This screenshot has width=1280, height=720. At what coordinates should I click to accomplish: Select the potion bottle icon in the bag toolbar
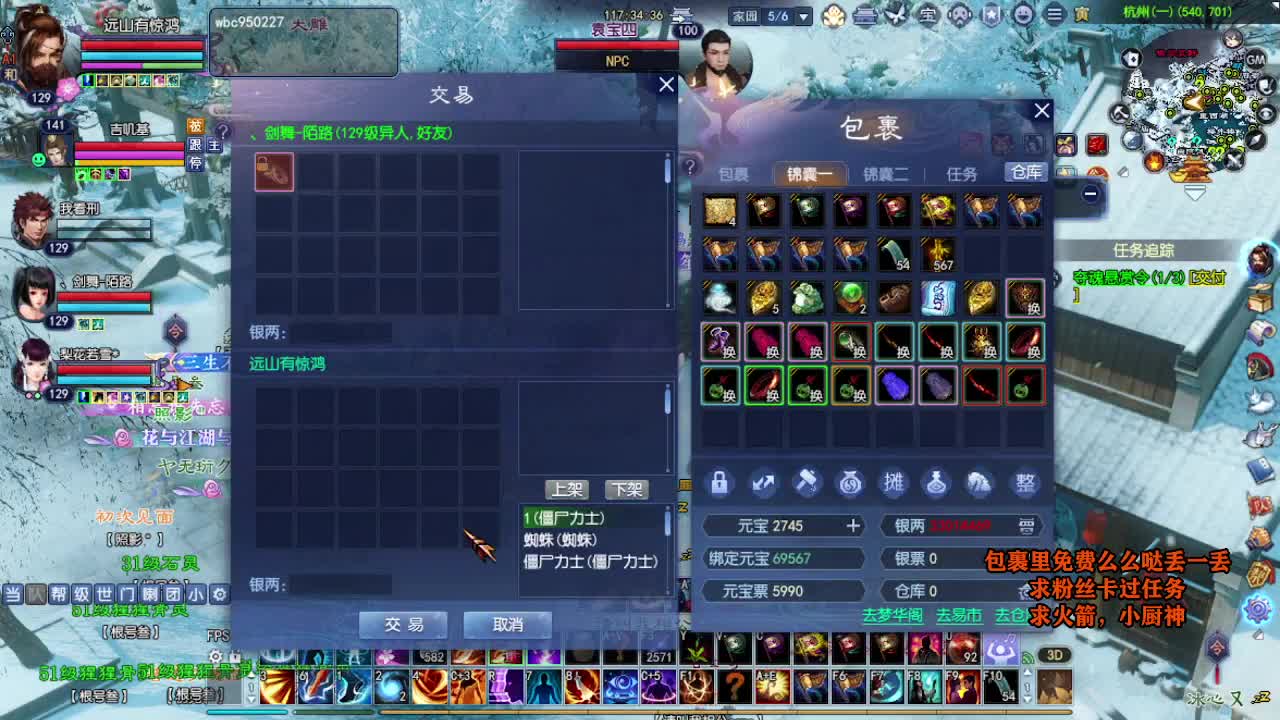936,483
